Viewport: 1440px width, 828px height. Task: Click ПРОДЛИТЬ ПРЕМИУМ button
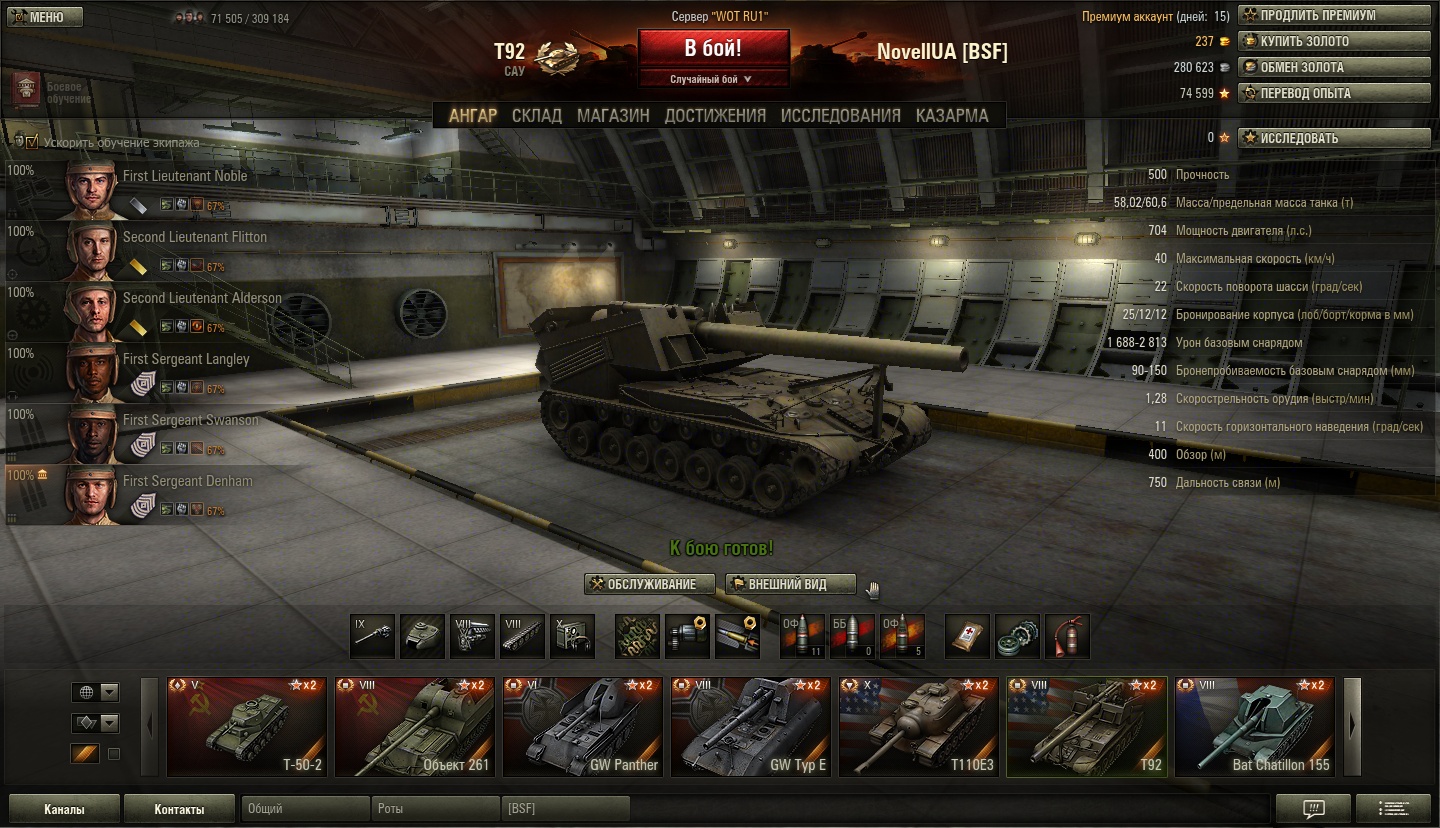(x=1334, y=16)
